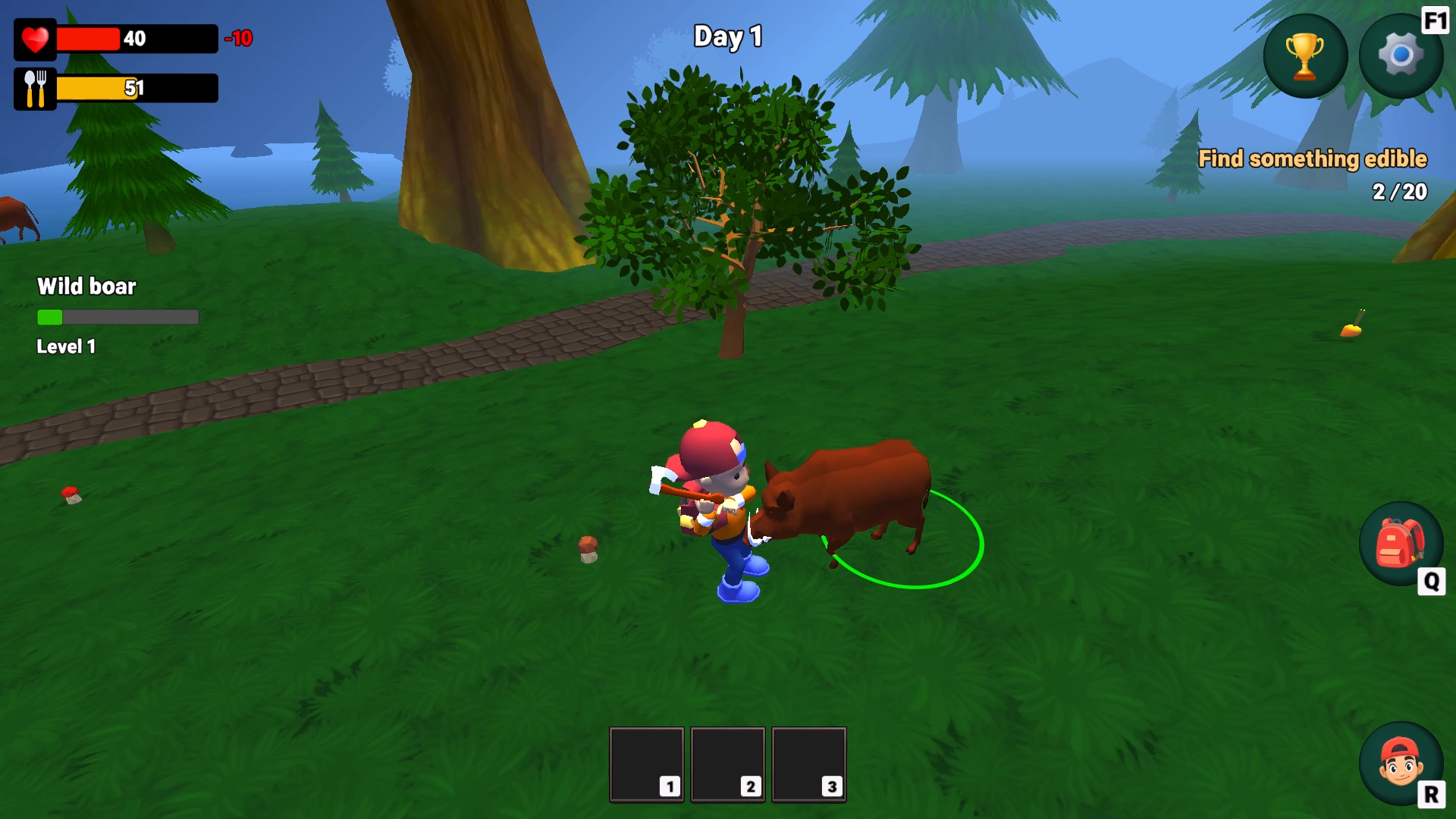Click the 2 / 20 quest counter
The height and width of the screenshot is (819, 1456).
[x=1398, y=192]
